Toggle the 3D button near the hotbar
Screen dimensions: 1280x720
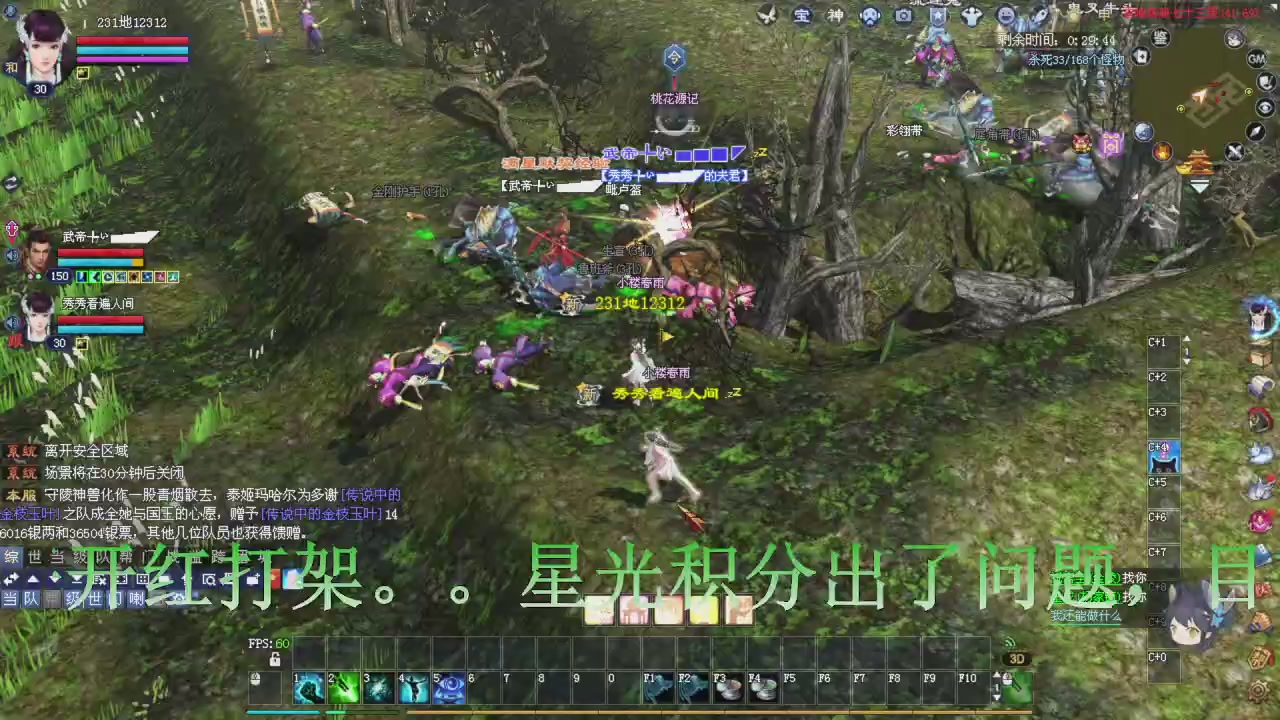point(1018,658)
